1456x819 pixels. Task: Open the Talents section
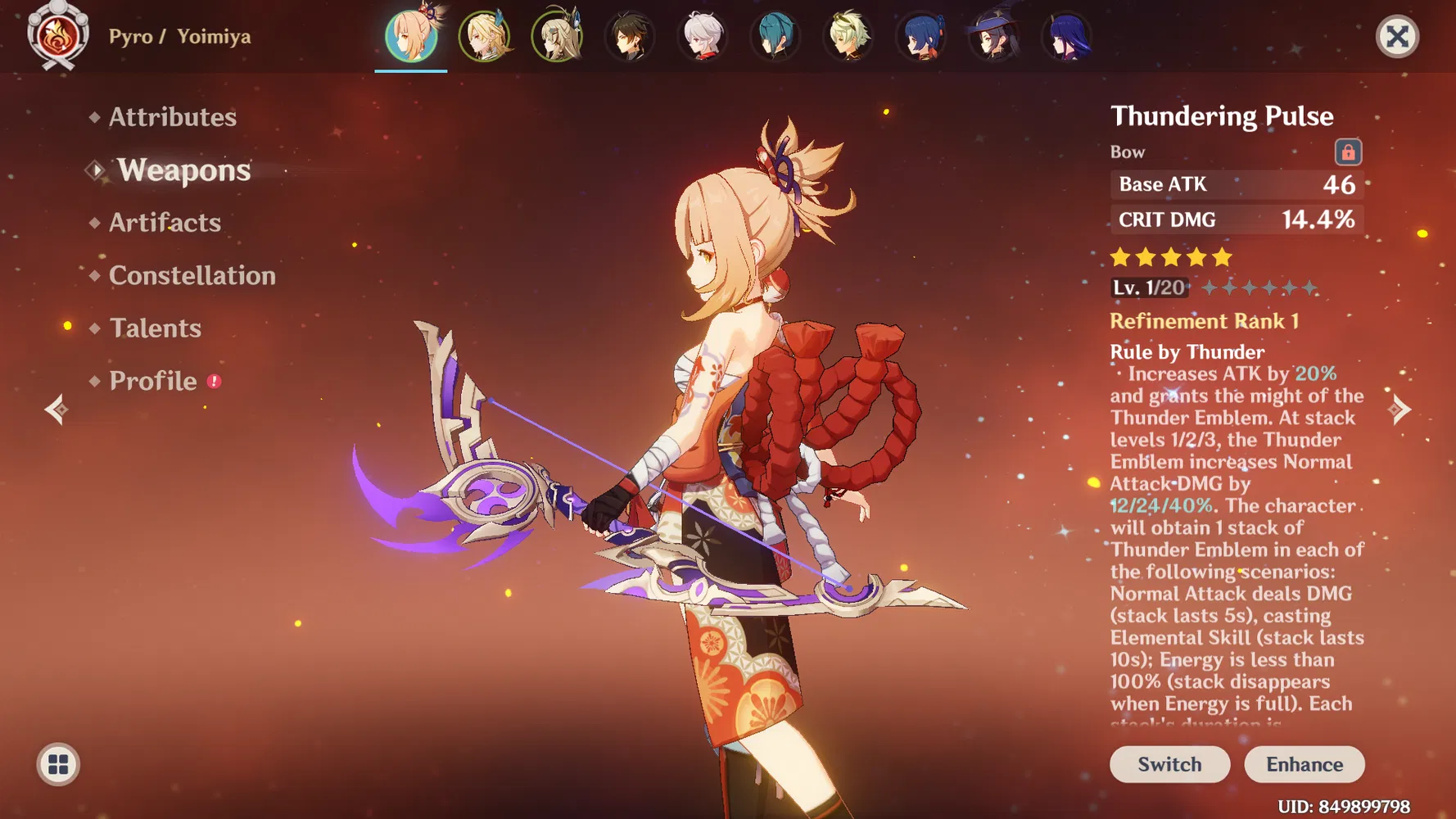[156, 328]
